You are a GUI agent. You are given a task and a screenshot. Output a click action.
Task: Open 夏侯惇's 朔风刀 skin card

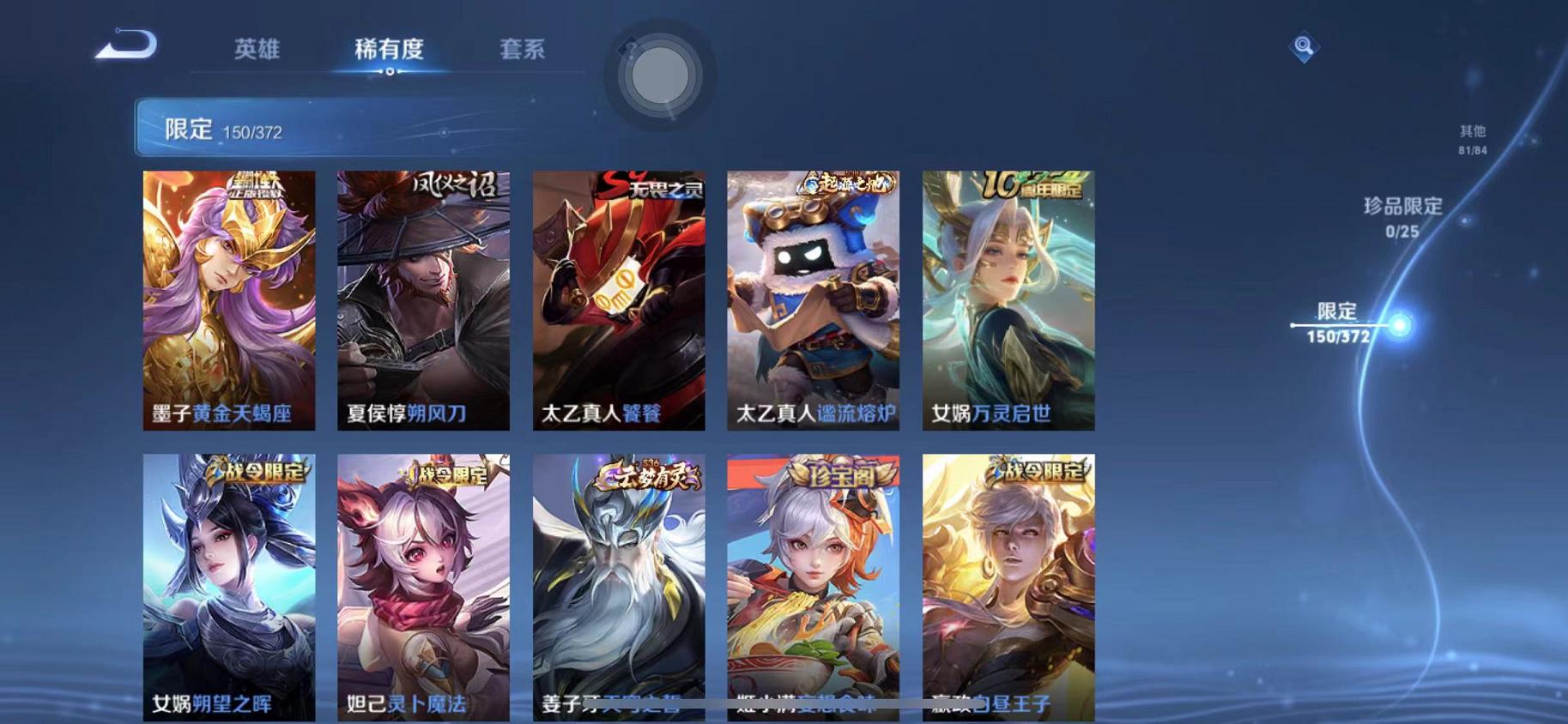click(421, 300)
